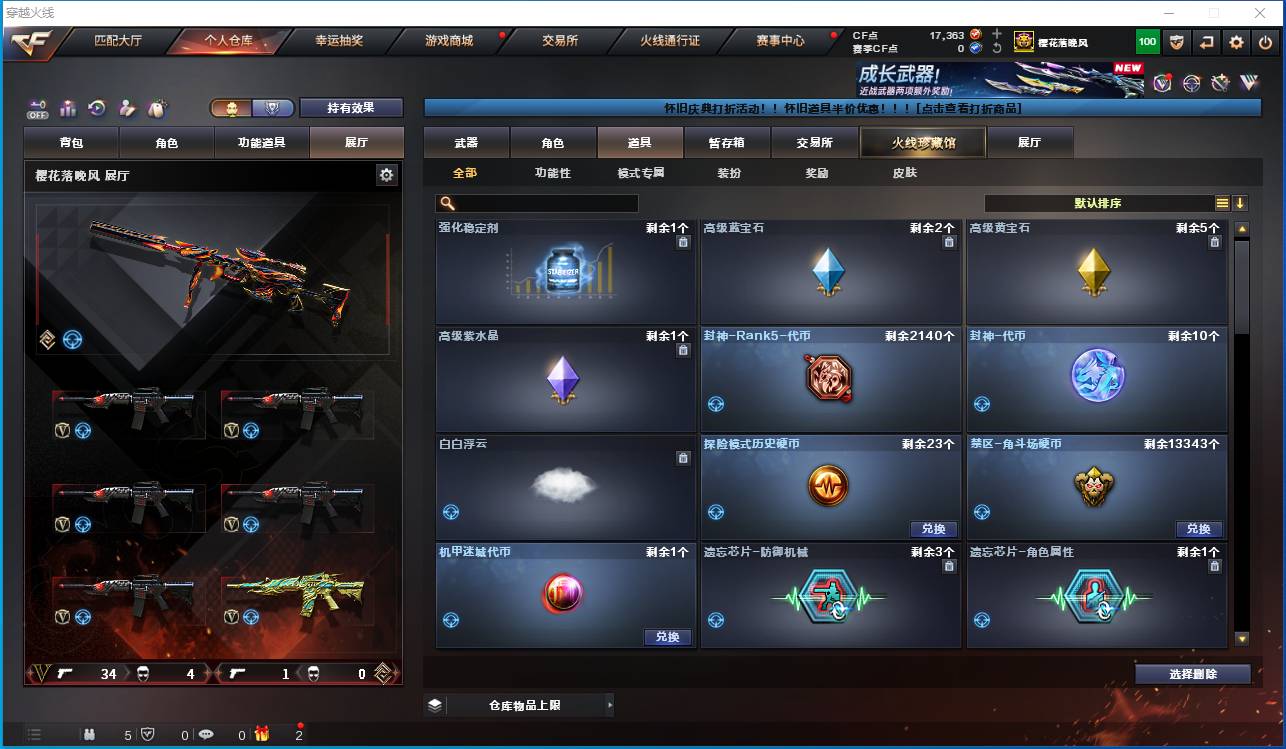Click 兑换 on the 探险模式历史硬币 item

[x=933, y=529]
